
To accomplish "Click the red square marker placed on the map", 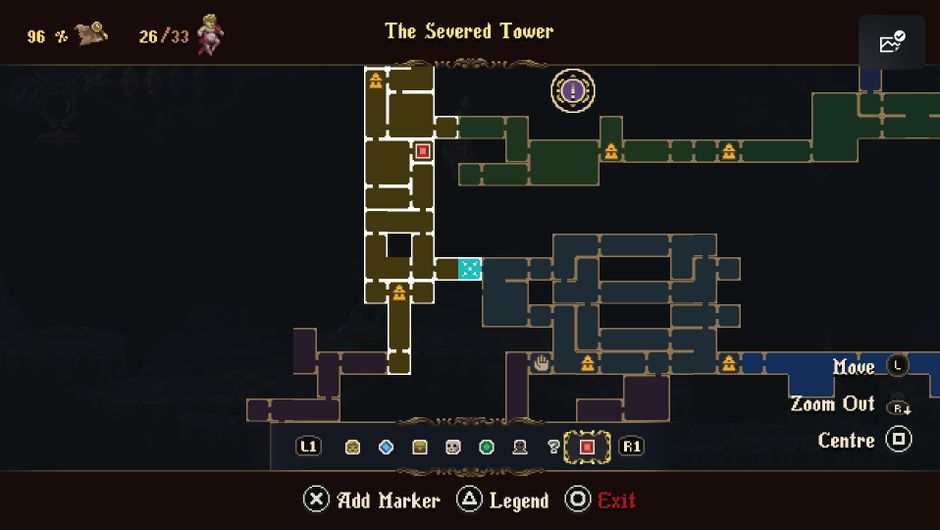I will (423, 152).
